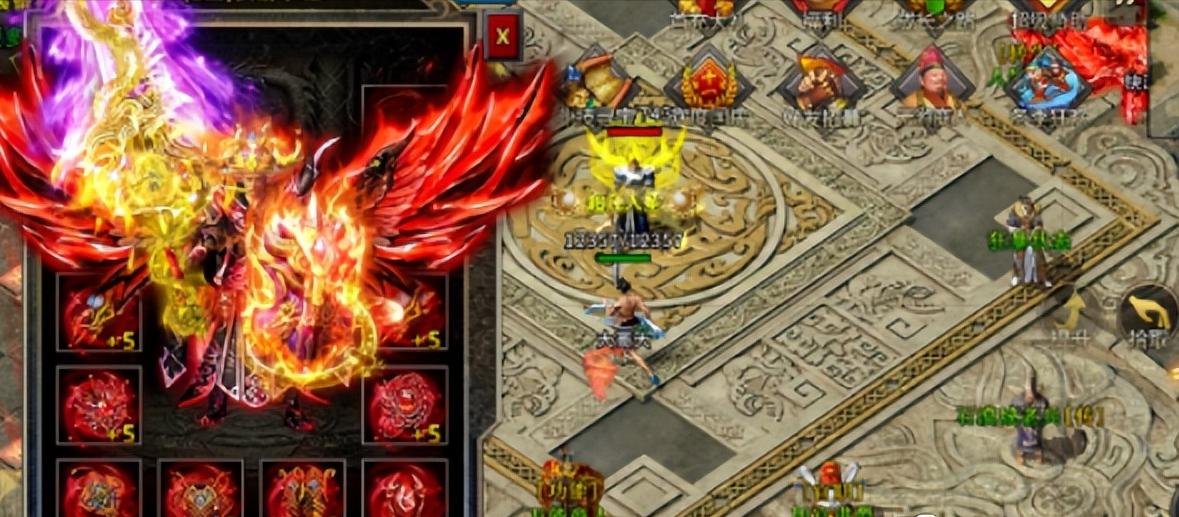Select the +5 red orb slot right of character
Viewport: 1179px width, 517px height.
(404, 406)
